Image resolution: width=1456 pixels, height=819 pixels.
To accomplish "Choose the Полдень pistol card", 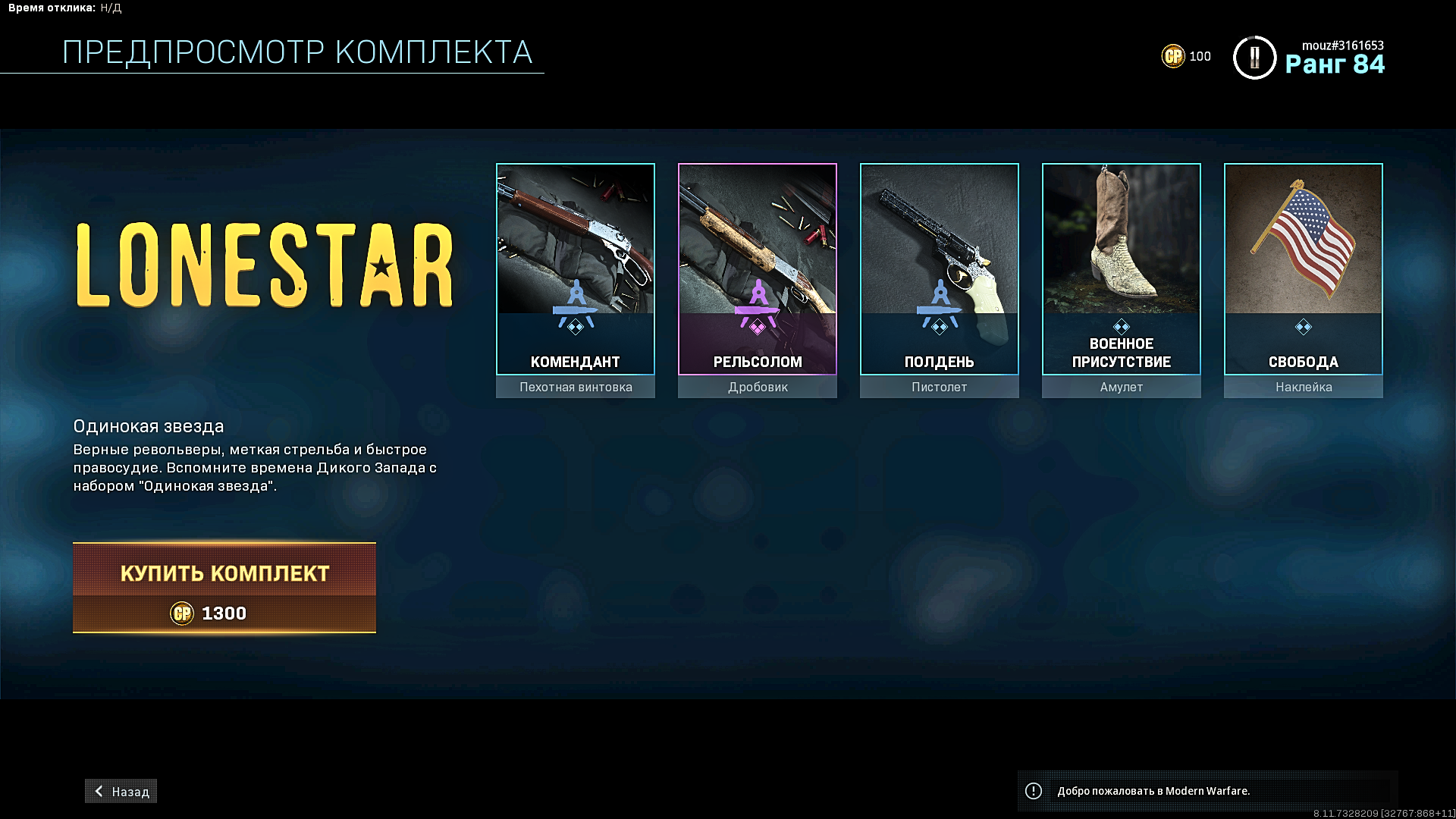I will [940, 269].
